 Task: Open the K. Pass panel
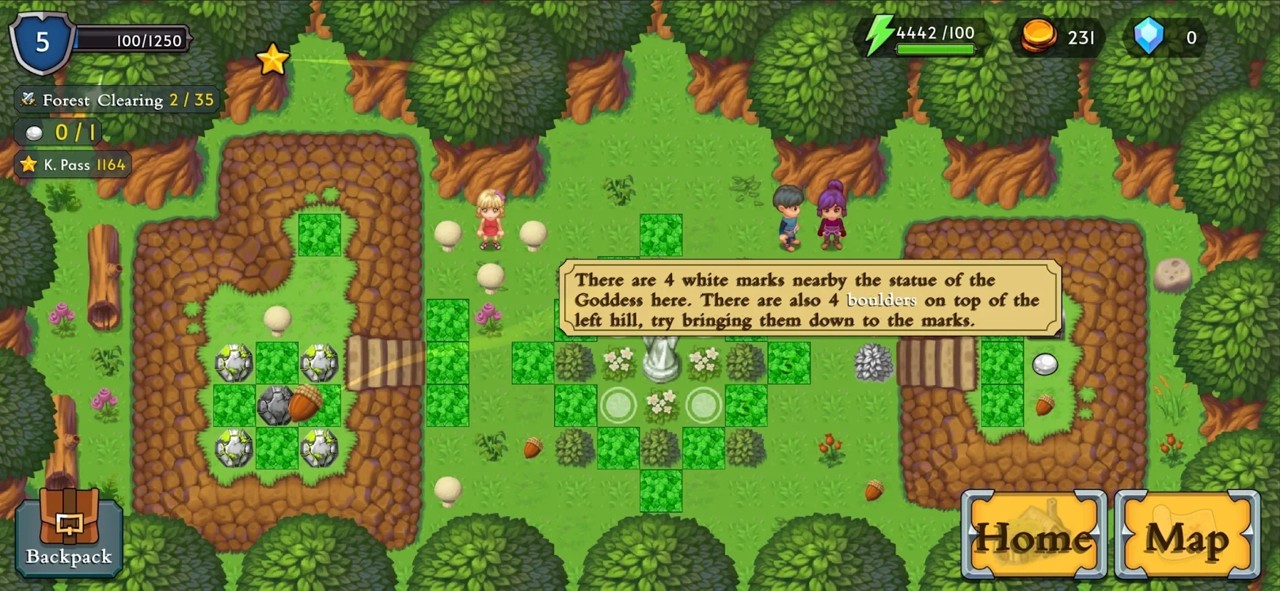pos(72,164)
